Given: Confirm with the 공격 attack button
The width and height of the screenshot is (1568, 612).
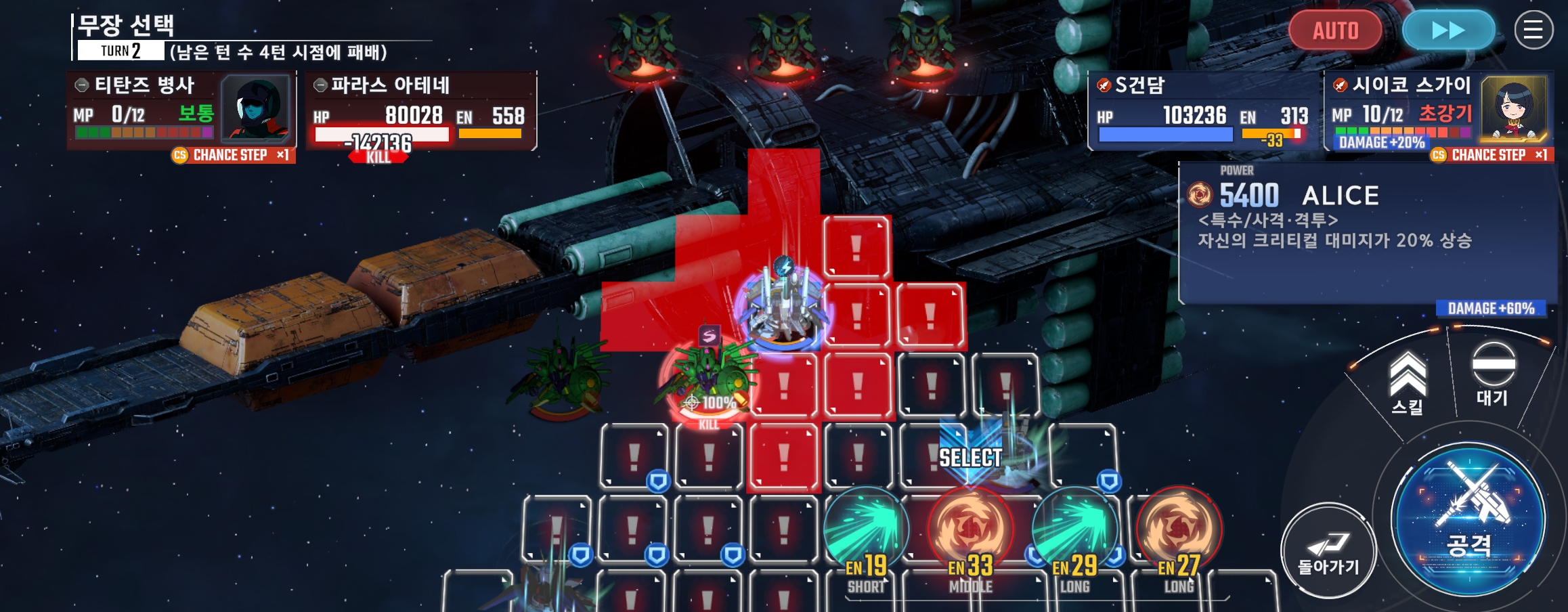Looking at the screenshot, I should point(1468,520).
